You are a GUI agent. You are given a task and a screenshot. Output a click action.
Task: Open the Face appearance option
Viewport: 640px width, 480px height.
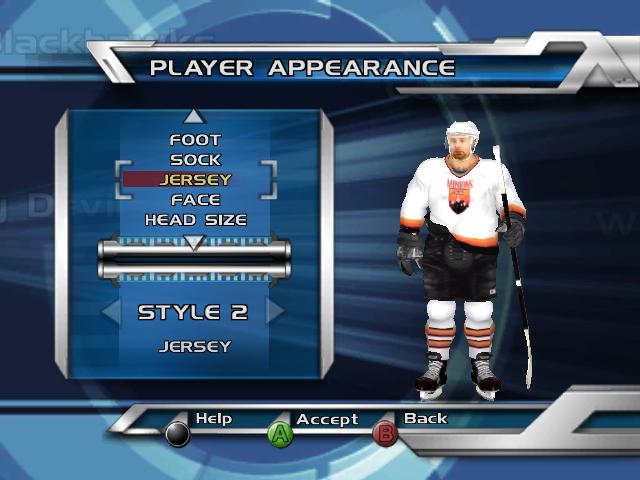point(195,200)
